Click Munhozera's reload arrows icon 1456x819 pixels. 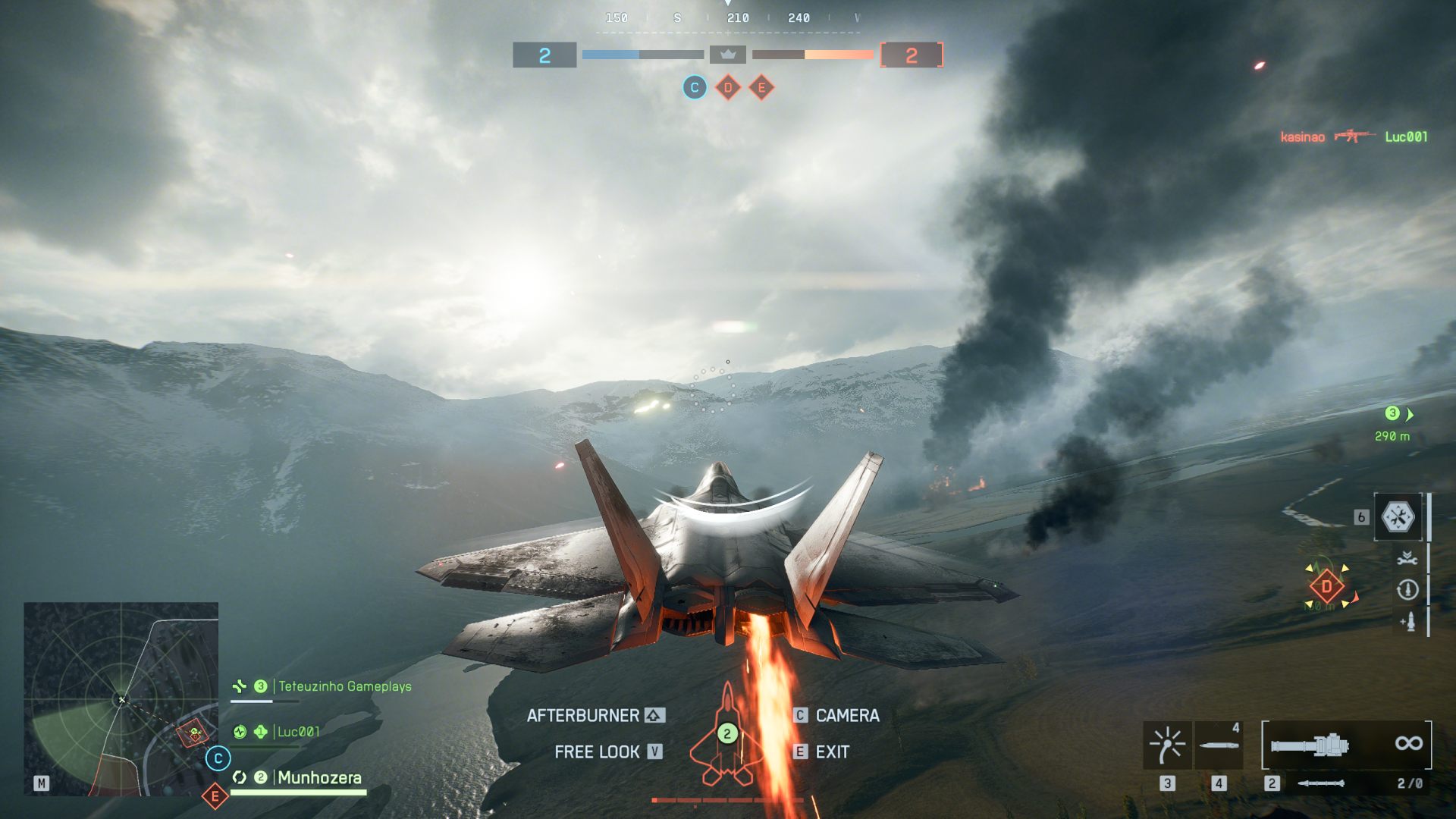coord(240,778)
